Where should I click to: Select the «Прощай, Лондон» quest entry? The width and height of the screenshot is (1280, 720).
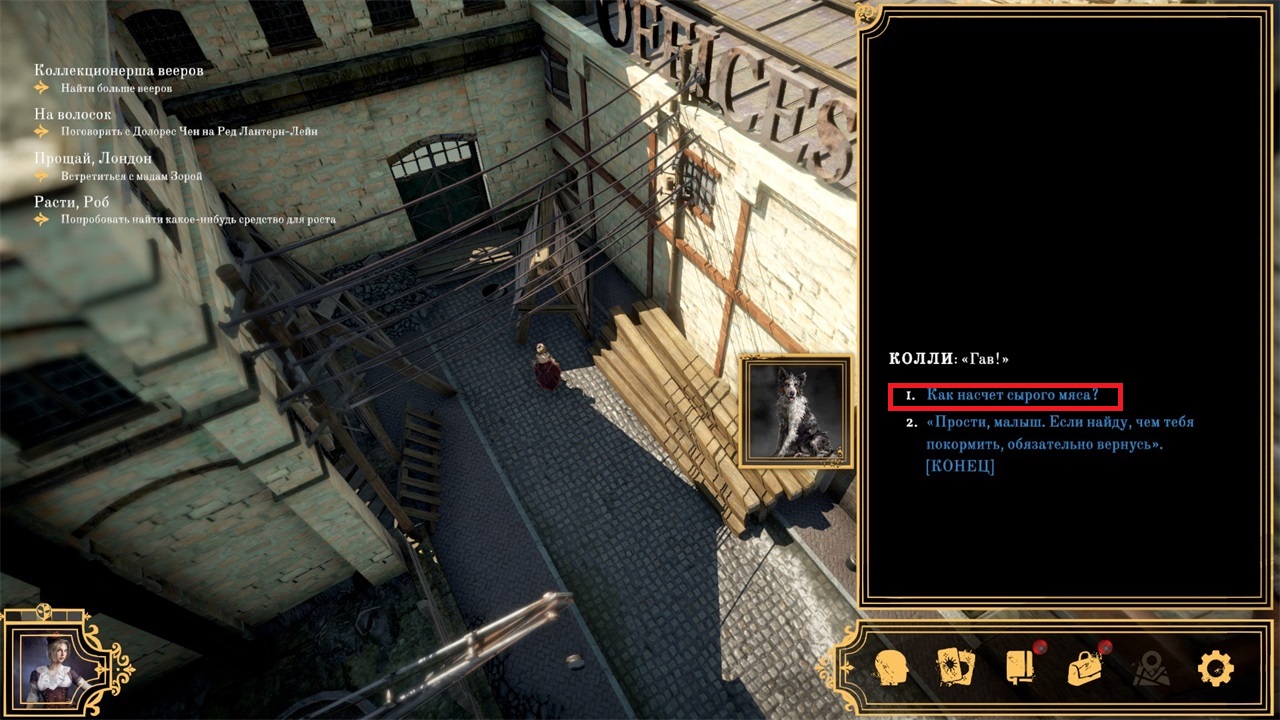click(x=93, y=158)
